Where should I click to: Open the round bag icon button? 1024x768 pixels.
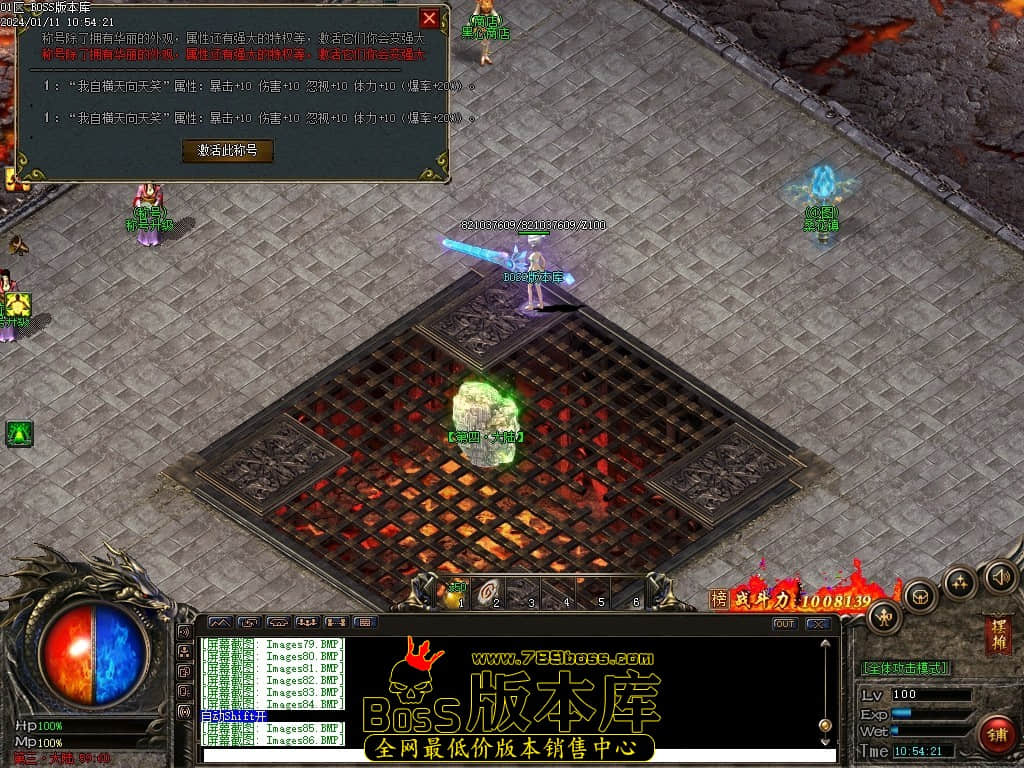[x=921, y=596]
